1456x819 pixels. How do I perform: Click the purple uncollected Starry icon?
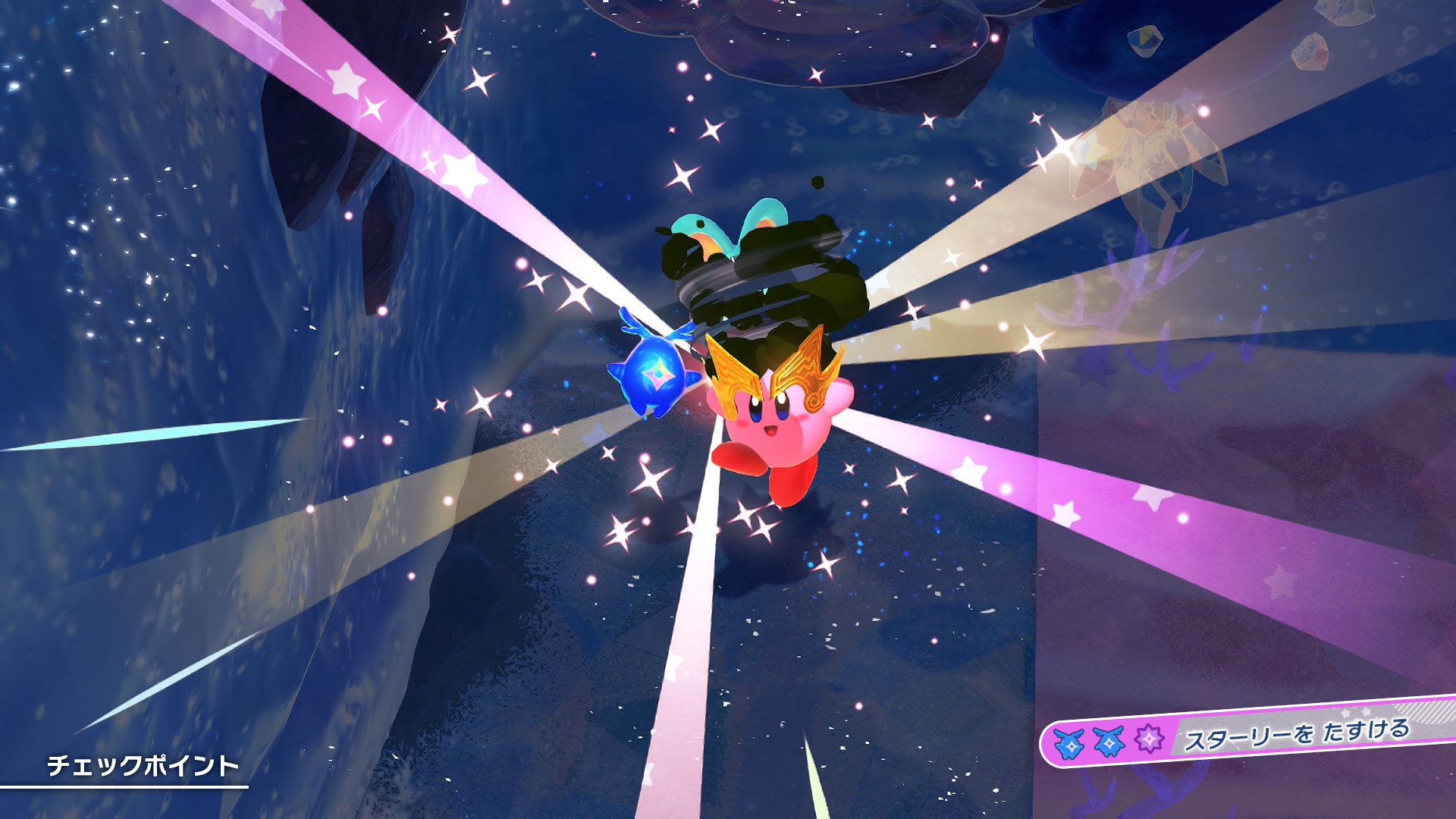[1148, 738]
